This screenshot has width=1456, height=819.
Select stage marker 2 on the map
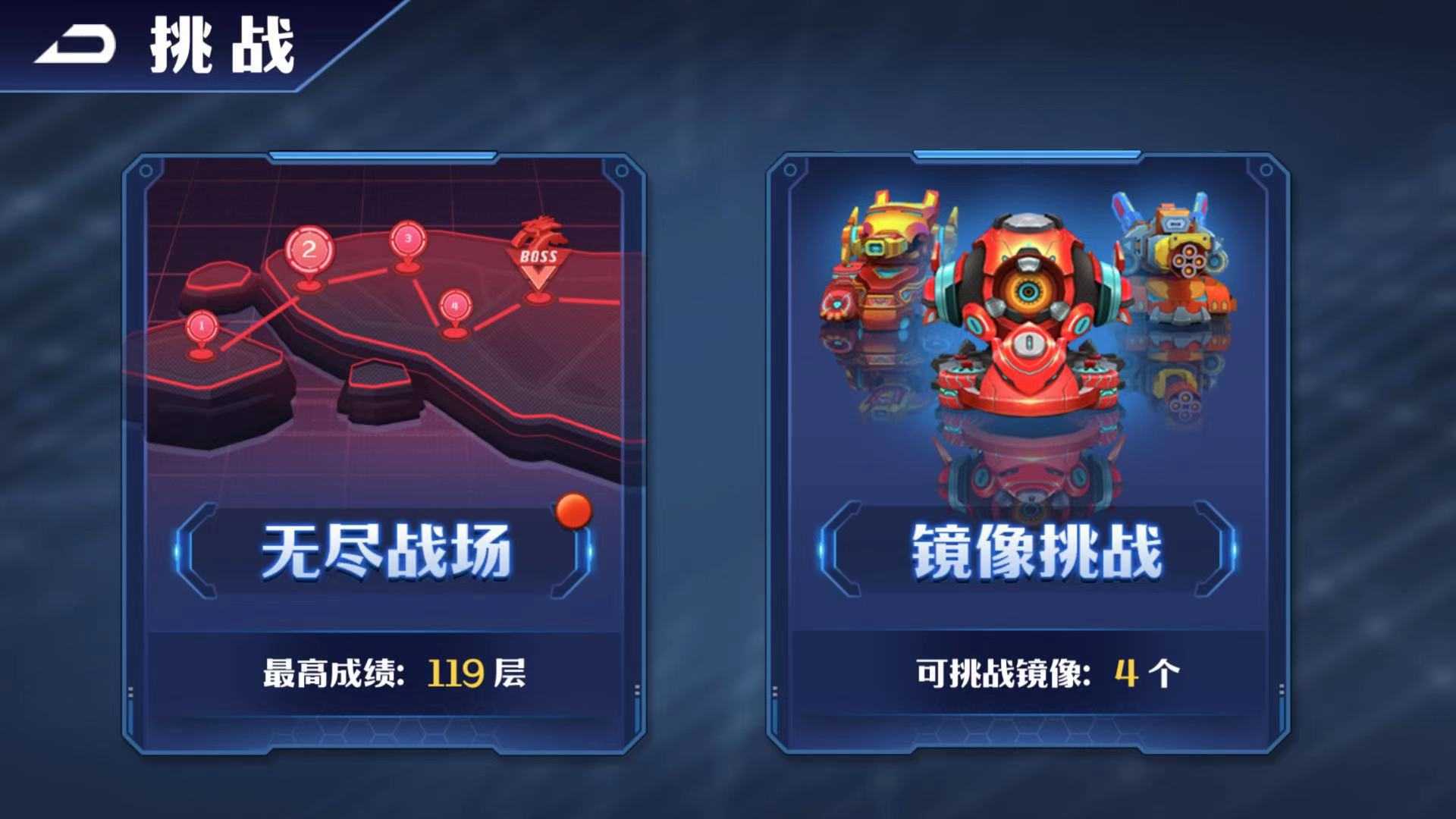tap(309, 250)
